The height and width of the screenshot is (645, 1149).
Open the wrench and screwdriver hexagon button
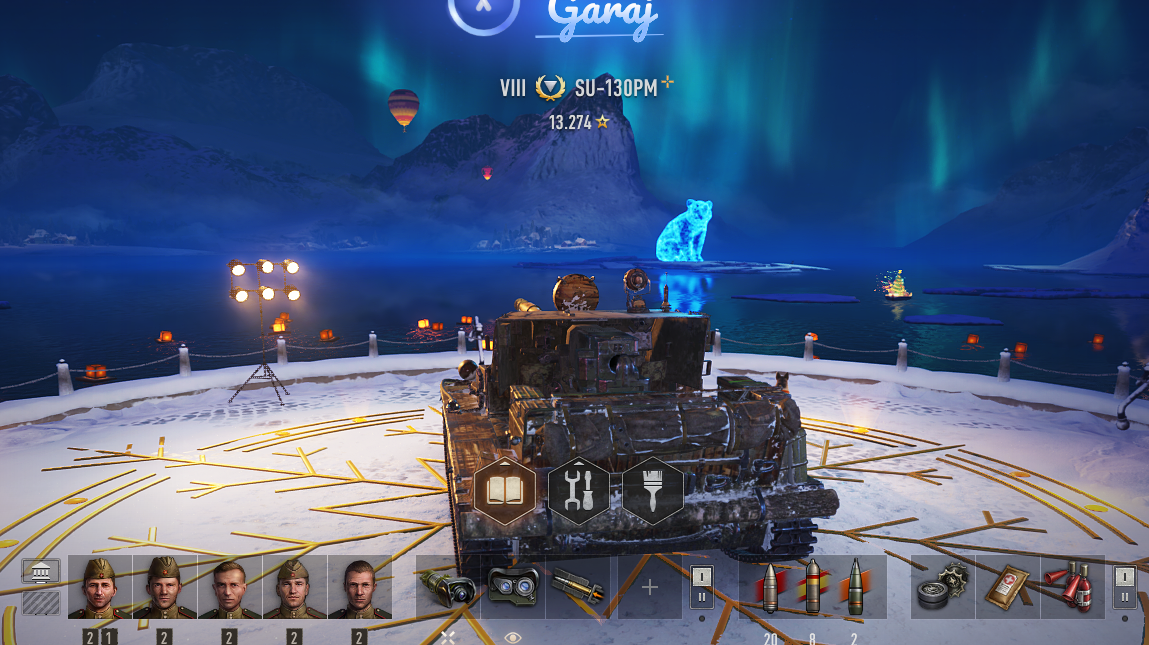578,491
